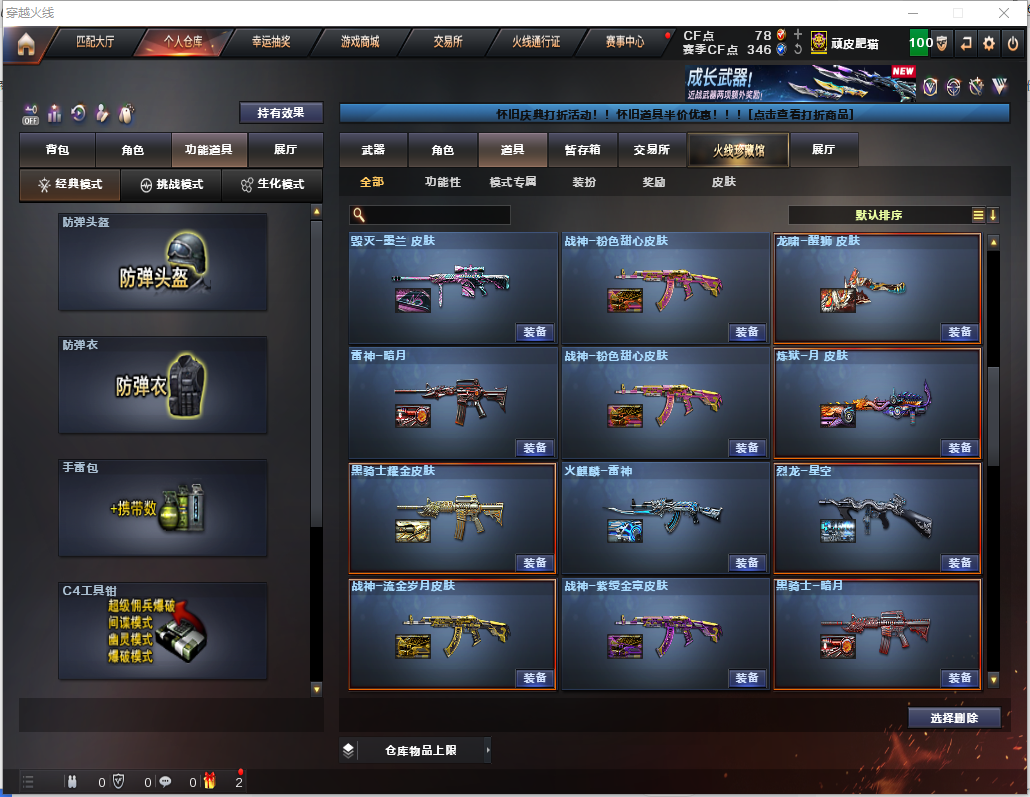
Task: Go to the 游戏商城 game shop
Action: click(360, 42)
